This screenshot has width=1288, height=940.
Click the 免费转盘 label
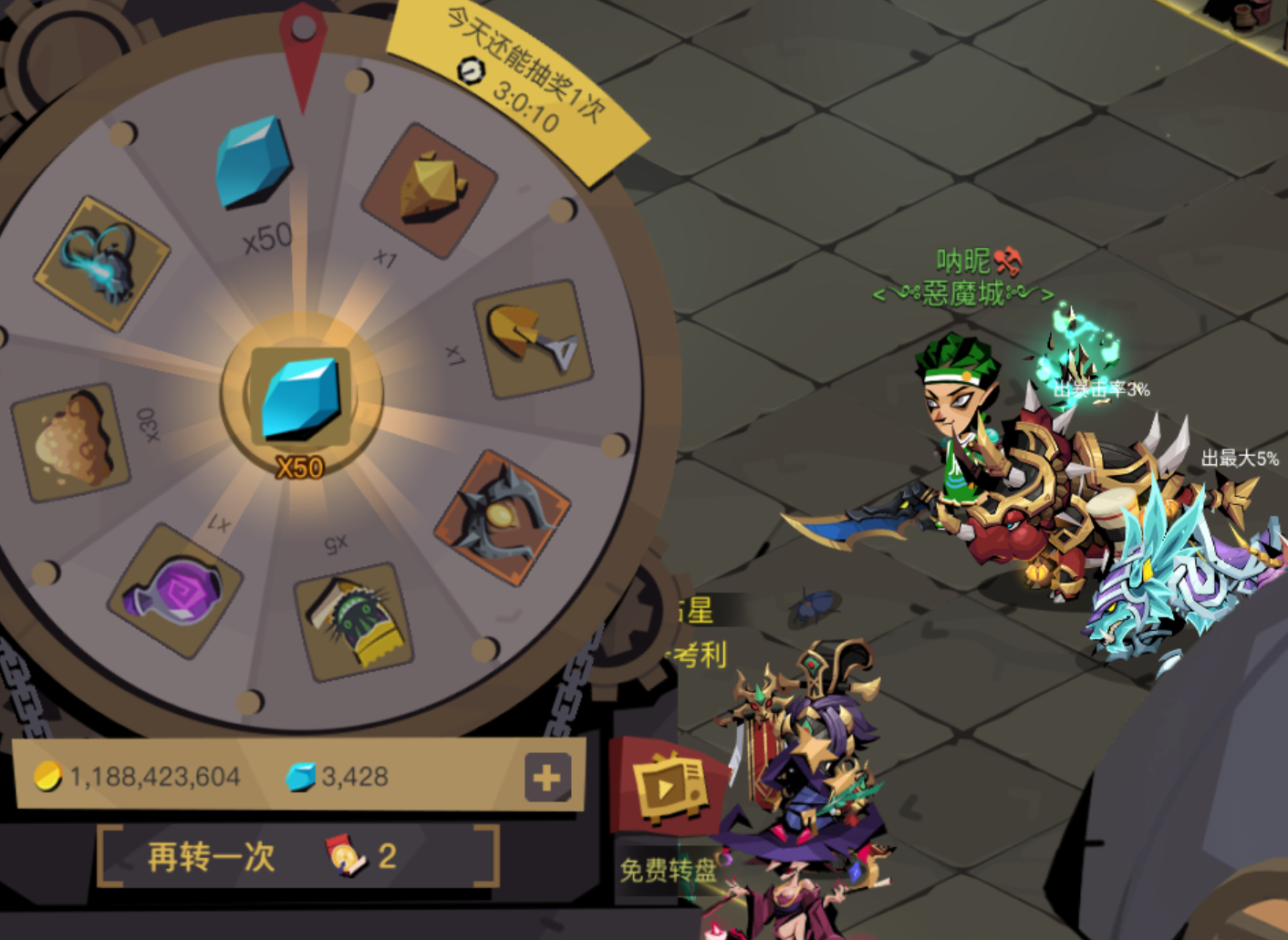[x=670, y=868]
